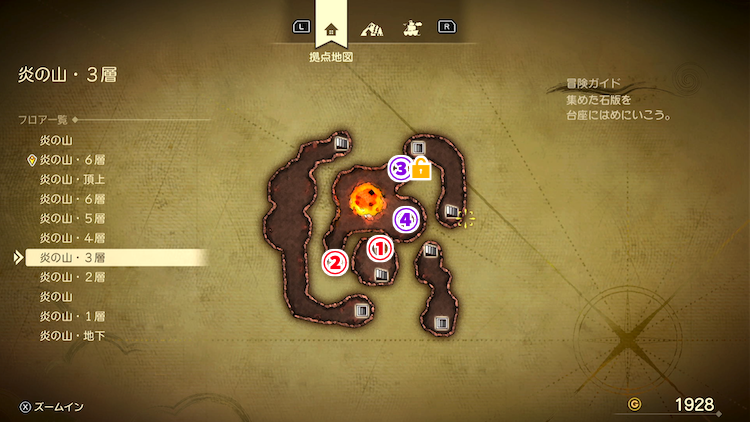750x422 pixels.
Task: Click the orange padlock icon on the map
Action: (x=421, y=169)
